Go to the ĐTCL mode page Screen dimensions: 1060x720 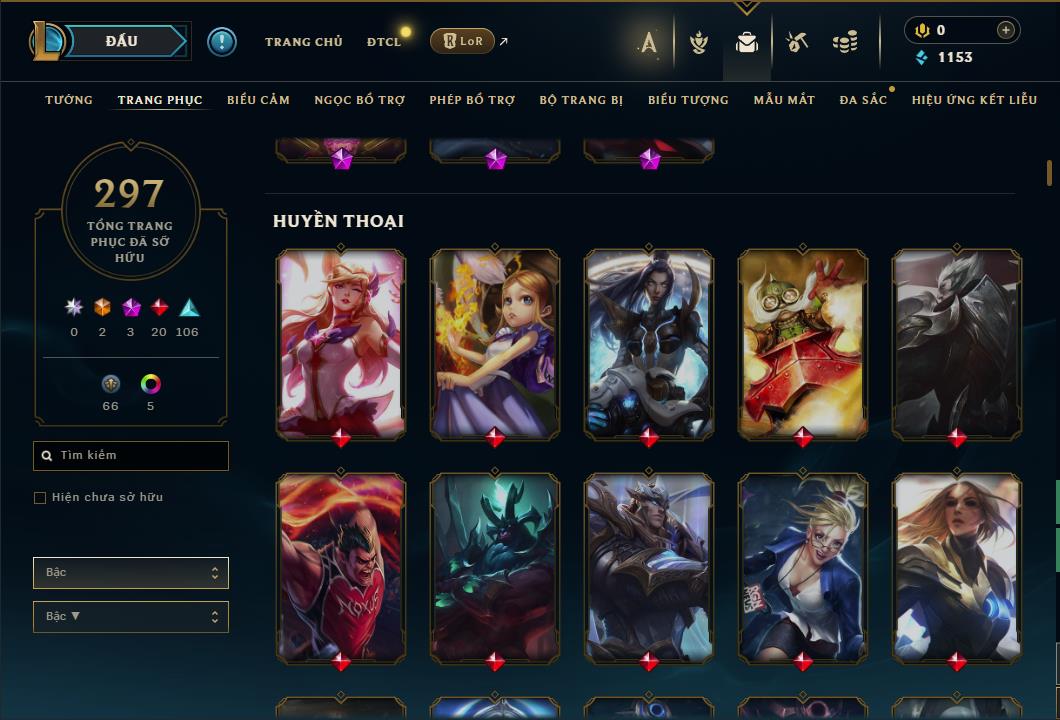click(383, 42)
